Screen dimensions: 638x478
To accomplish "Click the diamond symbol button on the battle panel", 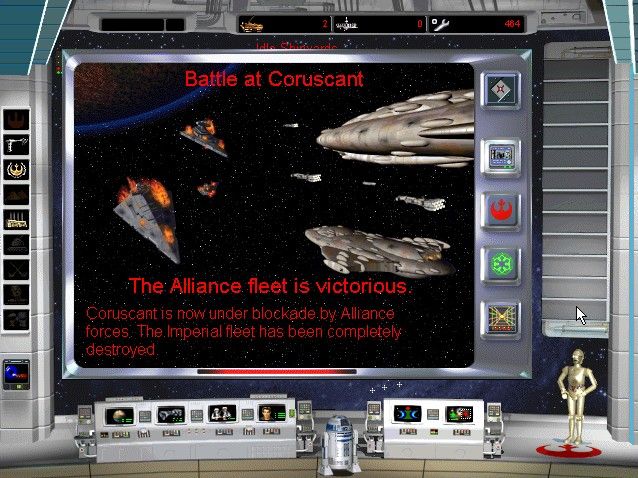I will pyautogui.click(x=500, y=90).
